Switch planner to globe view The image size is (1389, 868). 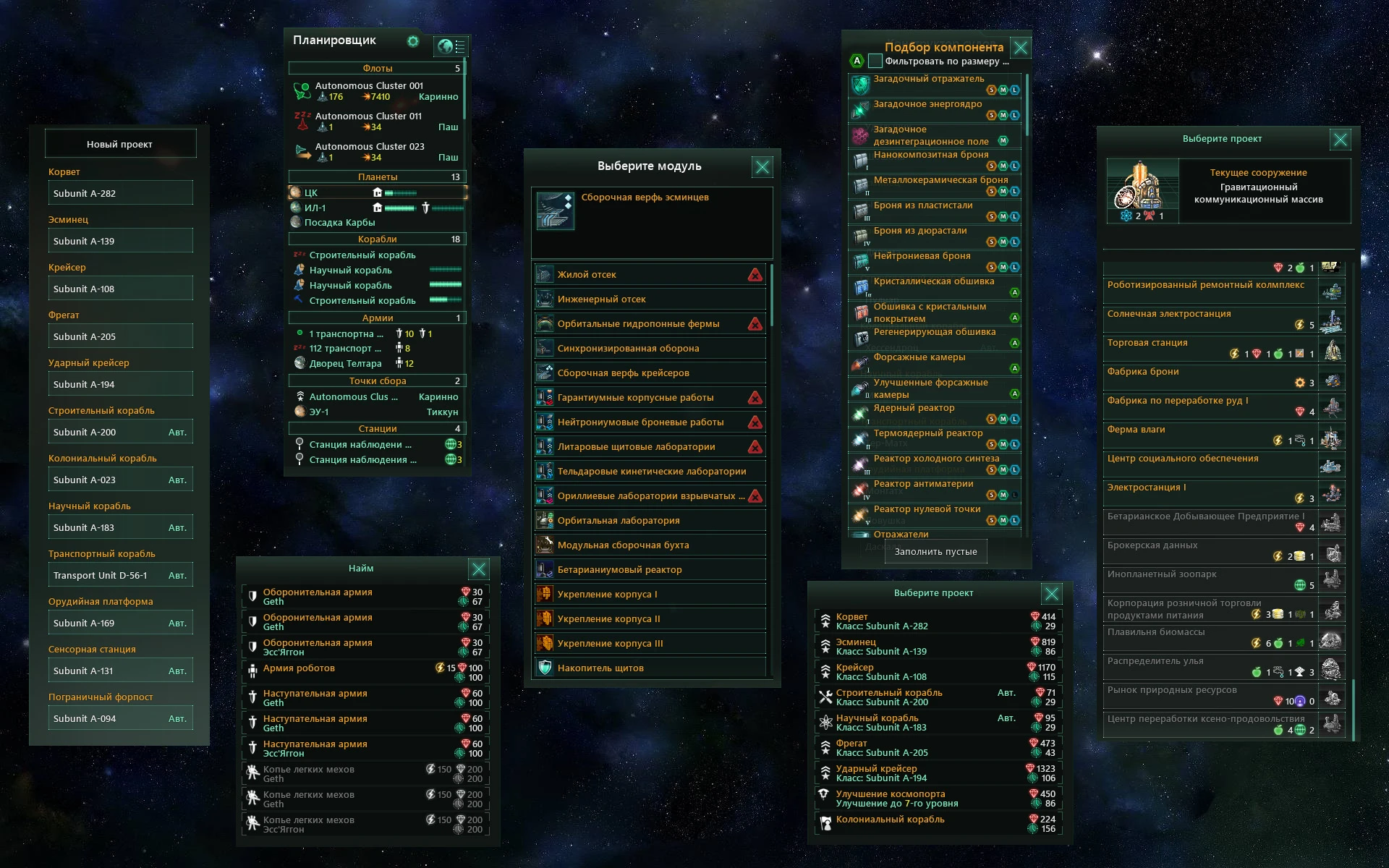pos(443,46)
